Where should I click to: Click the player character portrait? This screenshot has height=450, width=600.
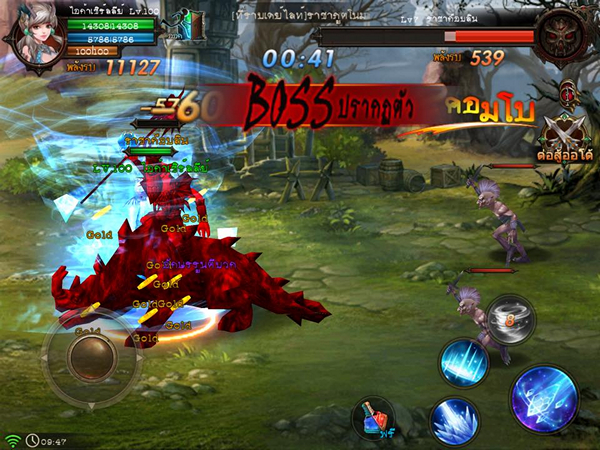pos(39,34)
